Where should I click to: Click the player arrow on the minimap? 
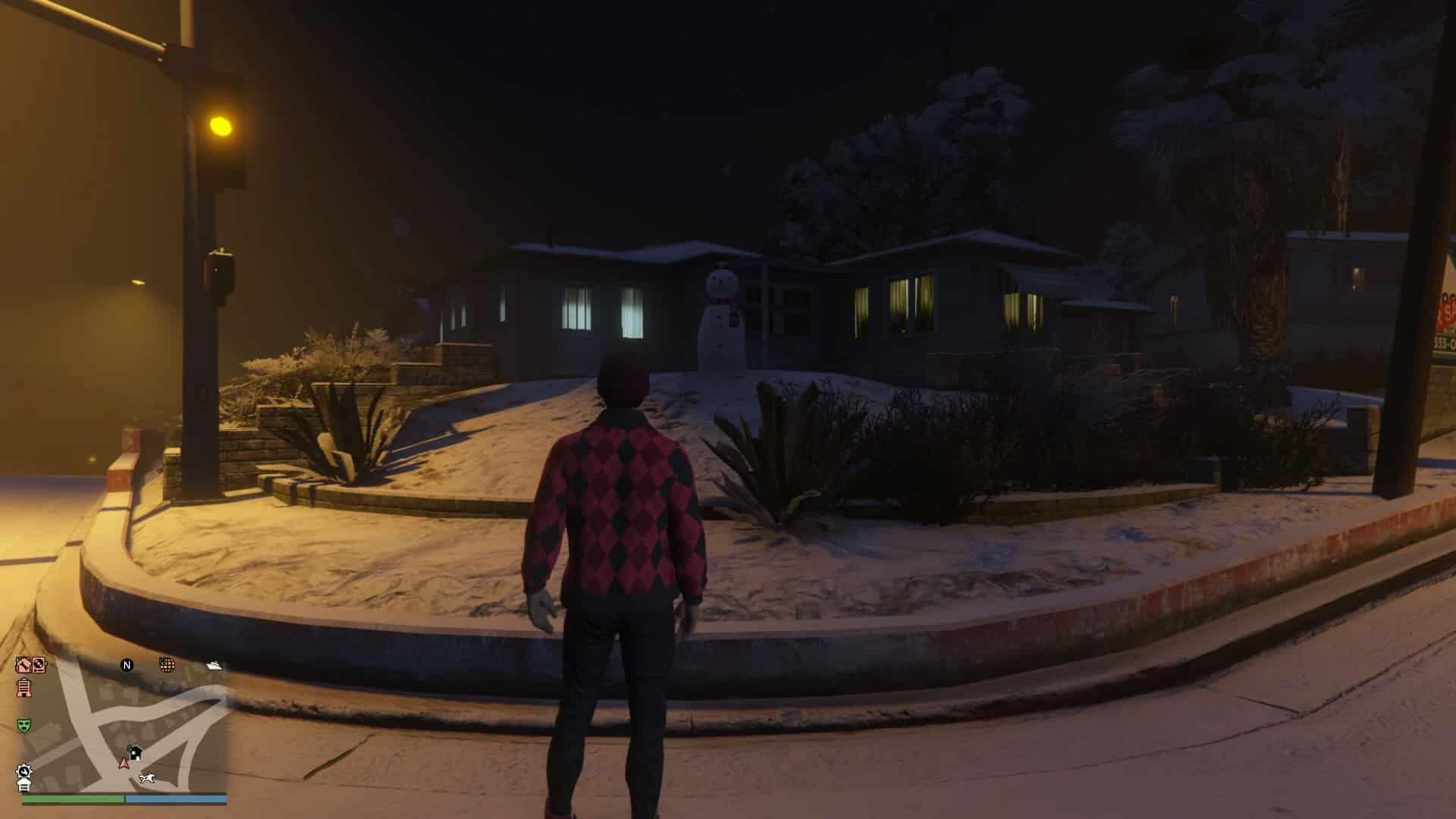click(124, 762)
